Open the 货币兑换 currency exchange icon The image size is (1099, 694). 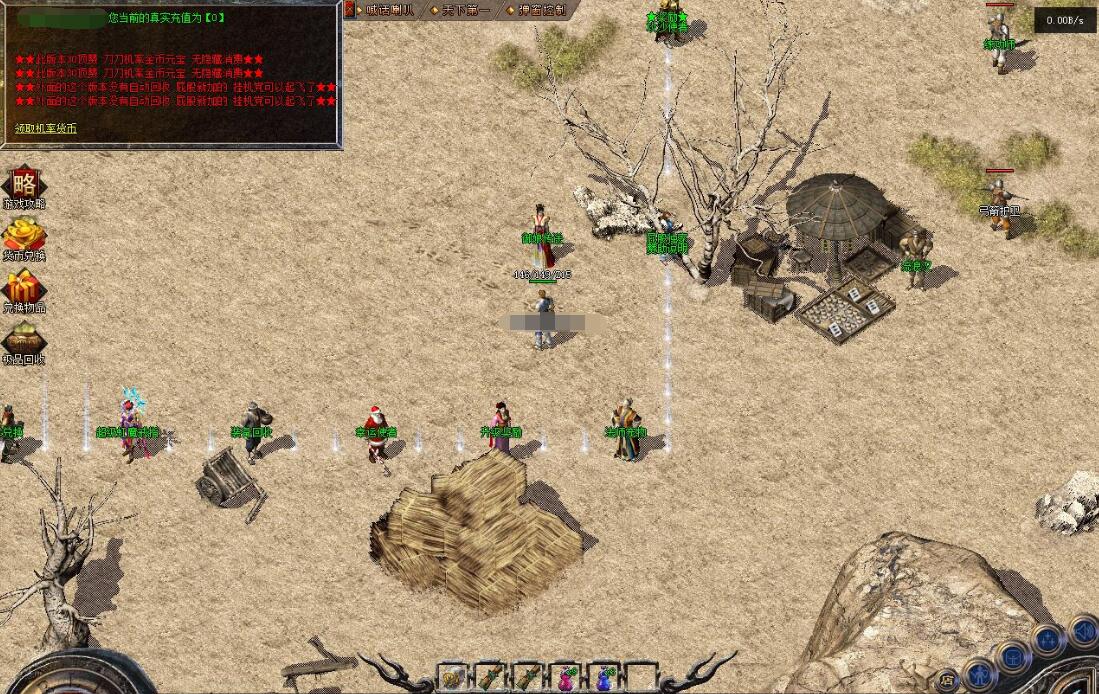pos(23,237)
